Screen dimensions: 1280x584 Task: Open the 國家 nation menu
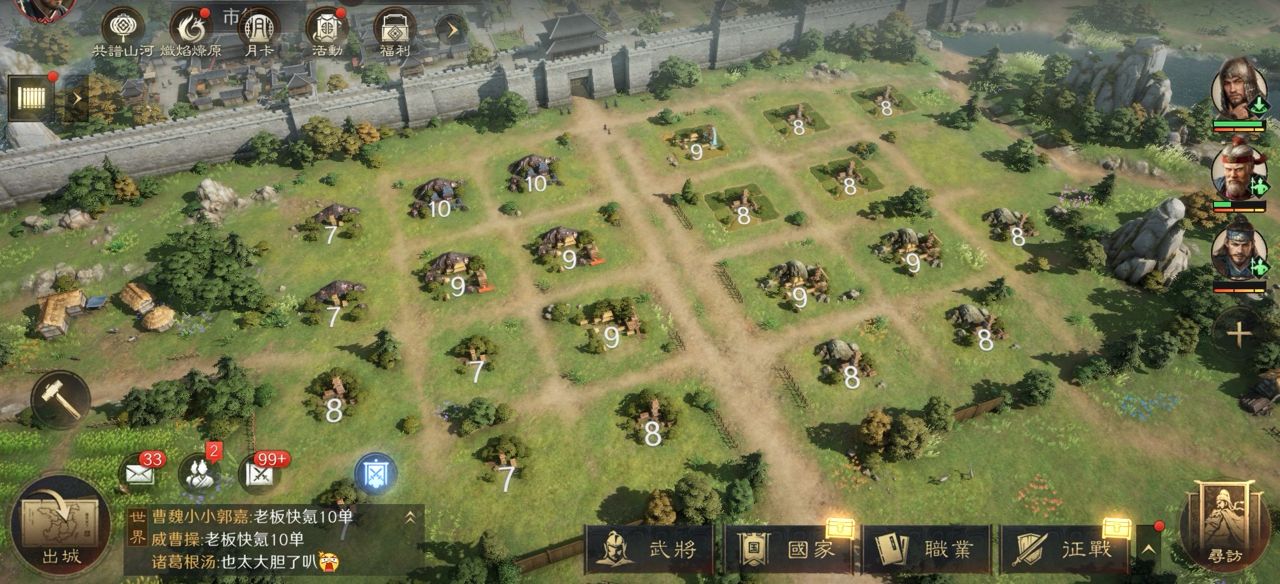tap(789, 549)
